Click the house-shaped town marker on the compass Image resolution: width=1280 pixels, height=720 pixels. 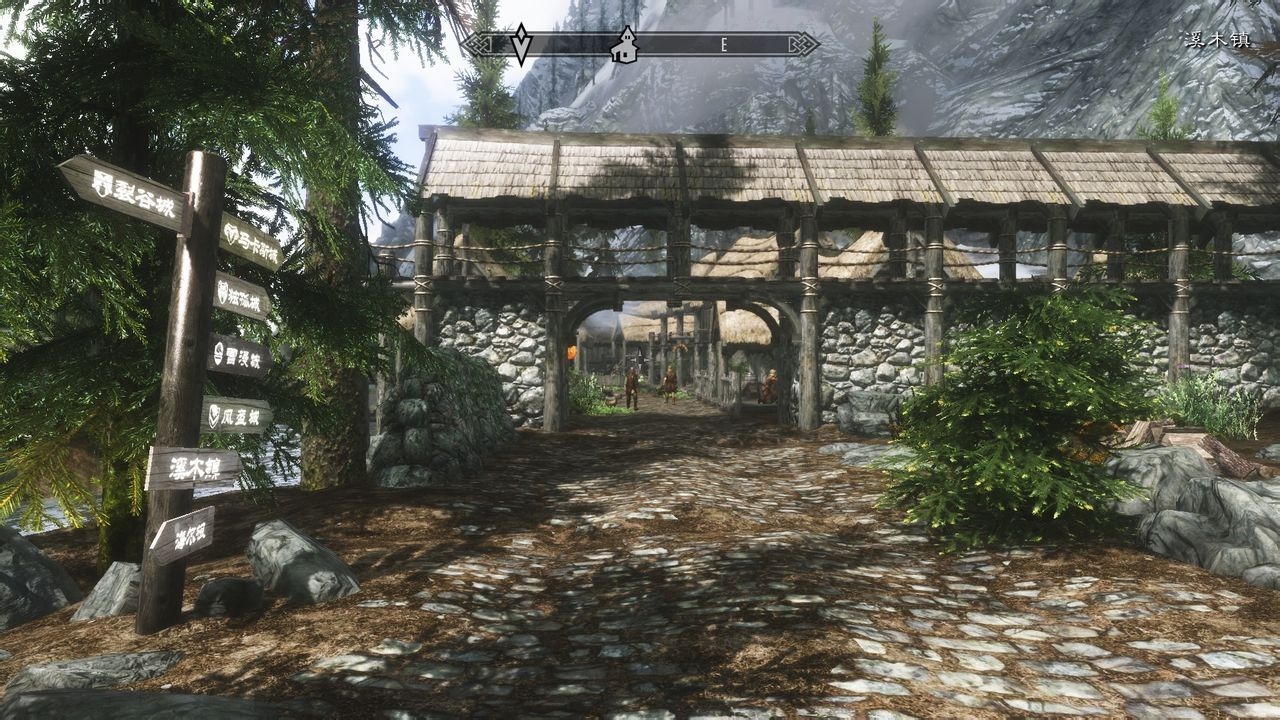click(x=625, y=45)
